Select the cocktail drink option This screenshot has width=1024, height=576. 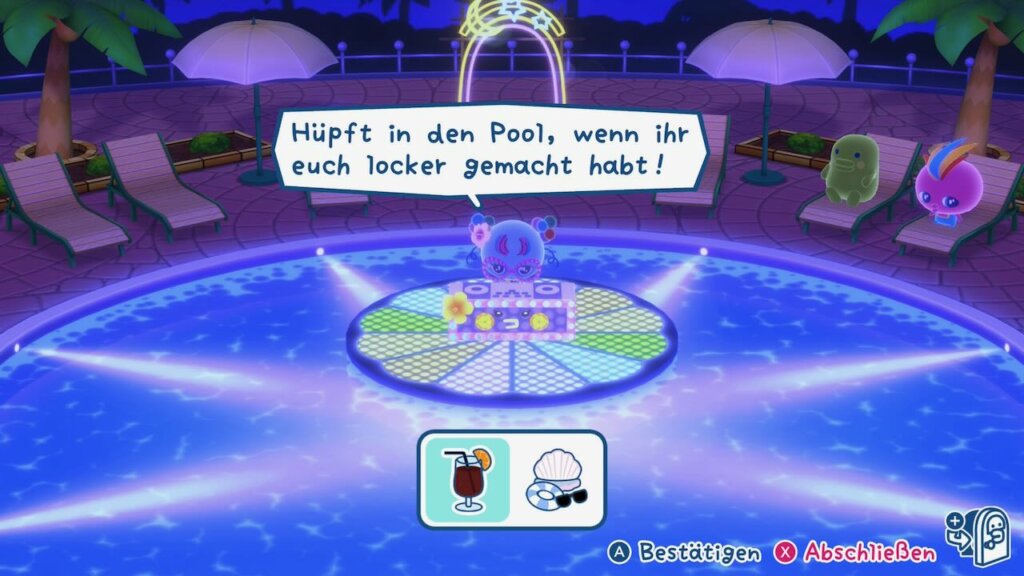465,479
